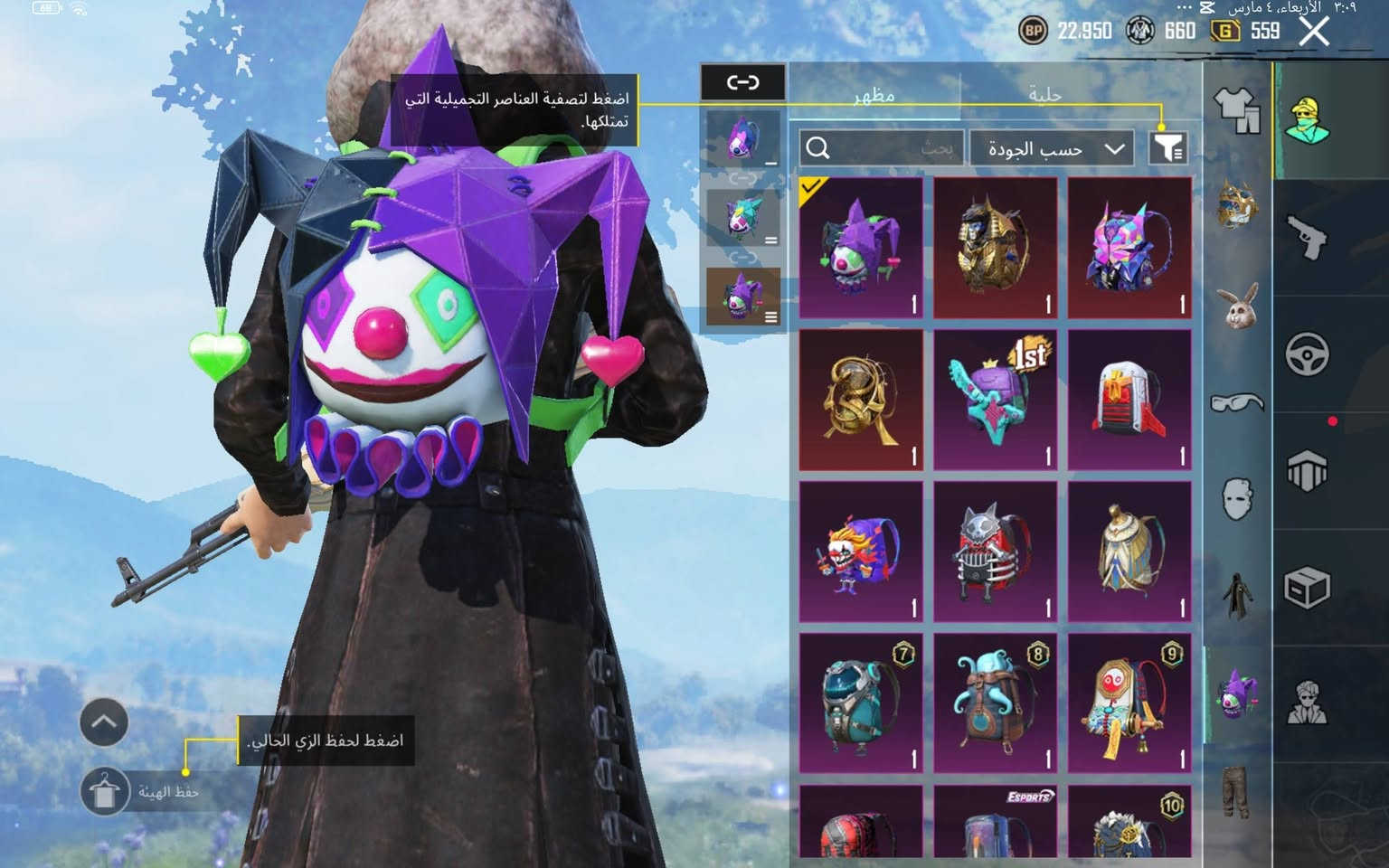Choose the golden pharaoh backpack skin
Image resolution: width=1389 pixels, height=868 pixels.
point(995,248)
